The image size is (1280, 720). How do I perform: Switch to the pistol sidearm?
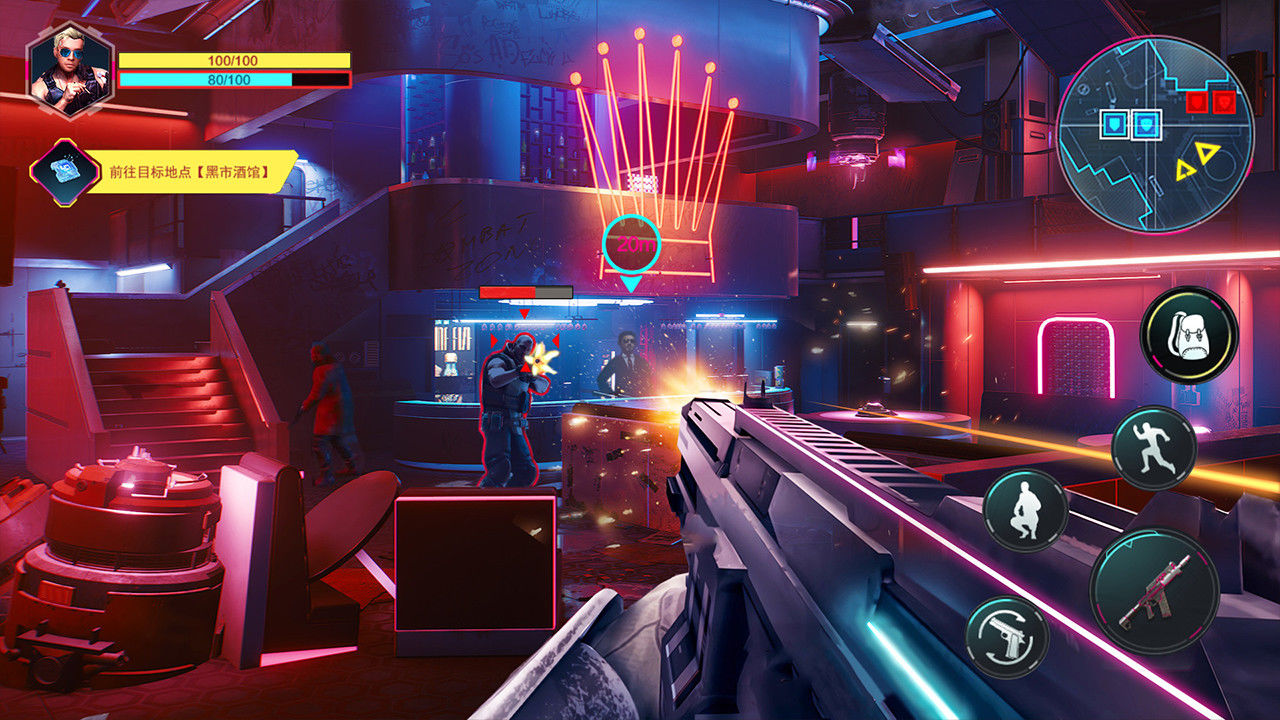1007,637
